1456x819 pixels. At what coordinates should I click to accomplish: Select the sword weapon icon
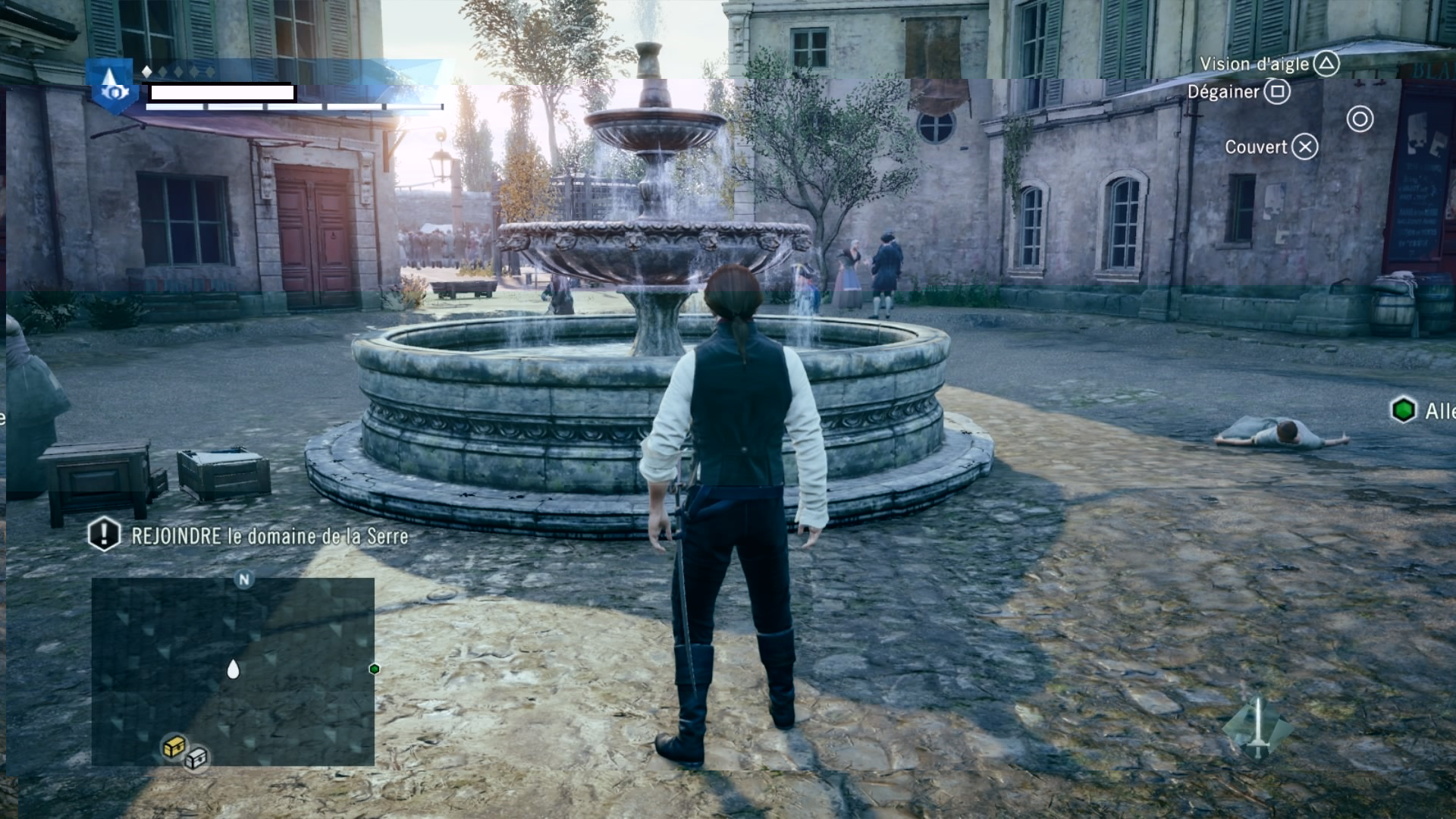[1257, 726]
